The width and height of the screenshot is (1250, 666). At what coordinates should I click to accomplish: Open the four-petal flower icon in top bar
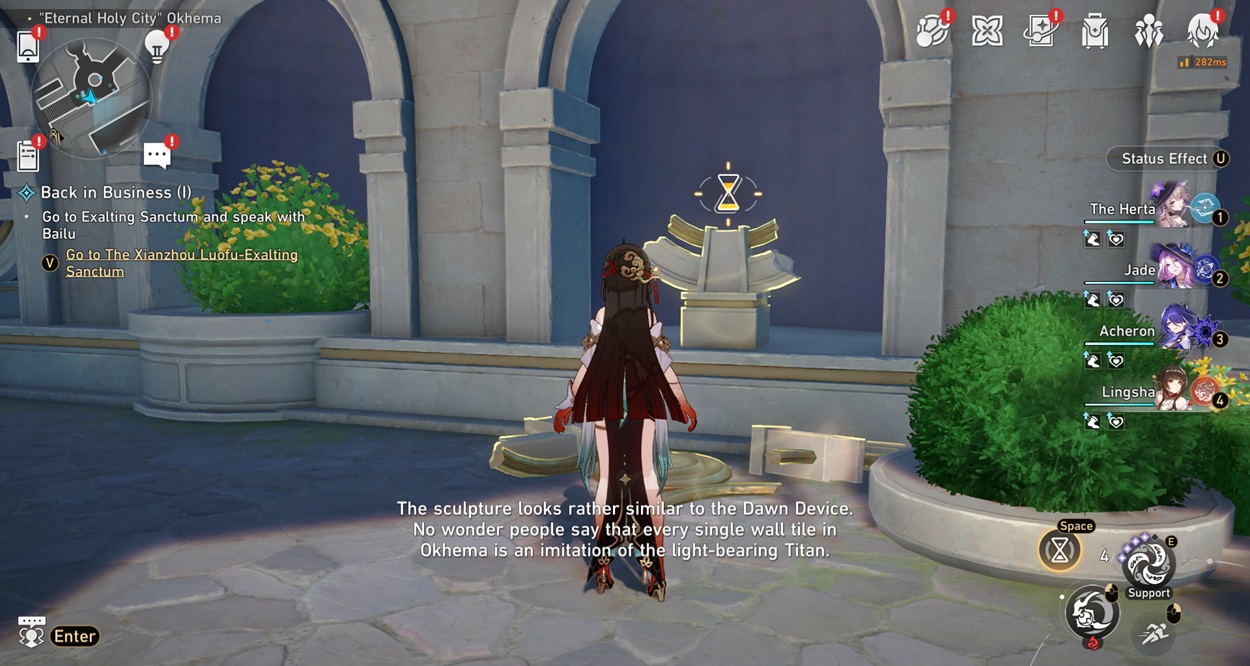pyautogui.click(x=987, y=32)
